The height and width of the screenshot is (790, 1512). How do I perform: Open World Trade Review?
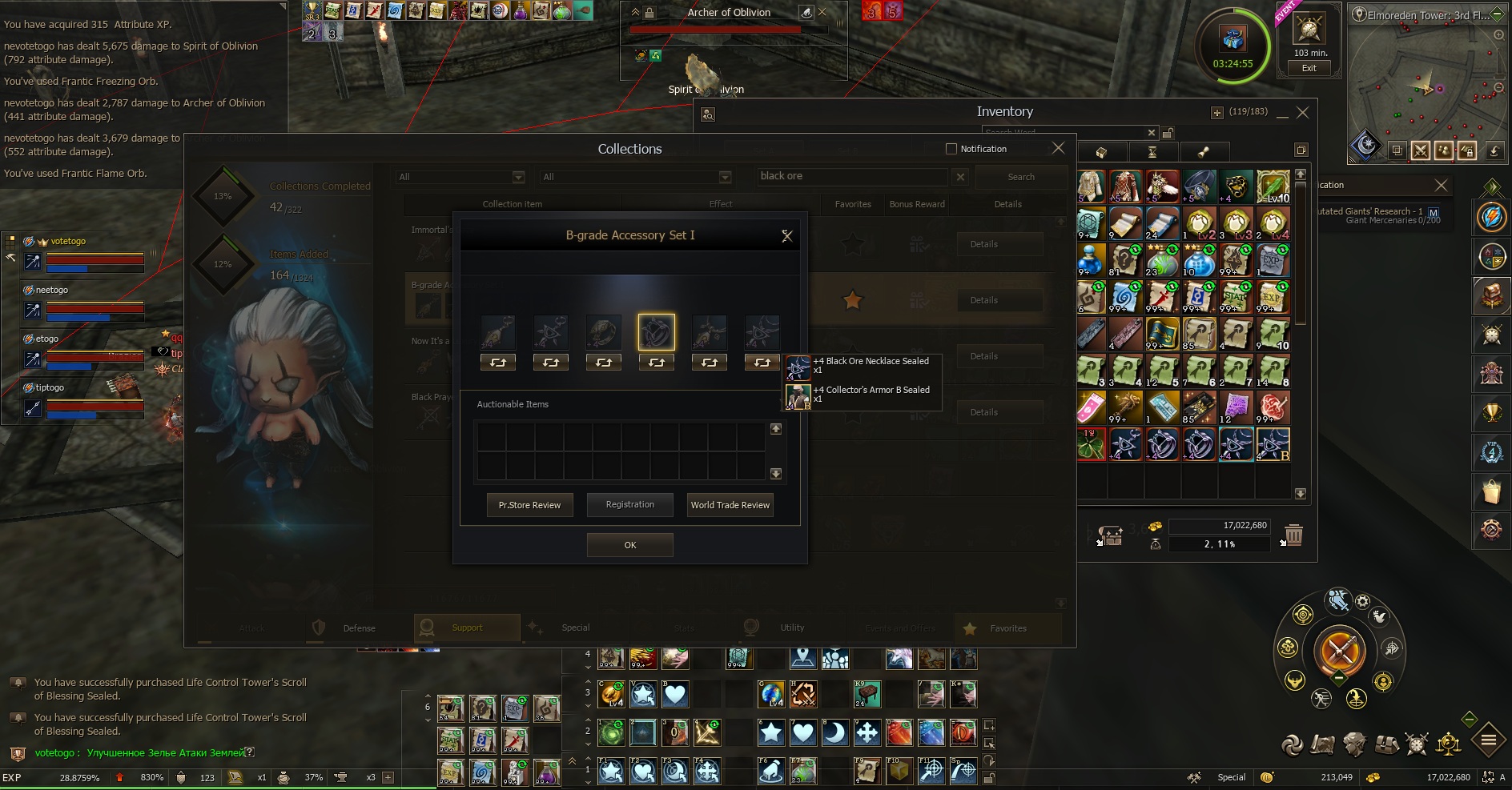pos(730,505)
